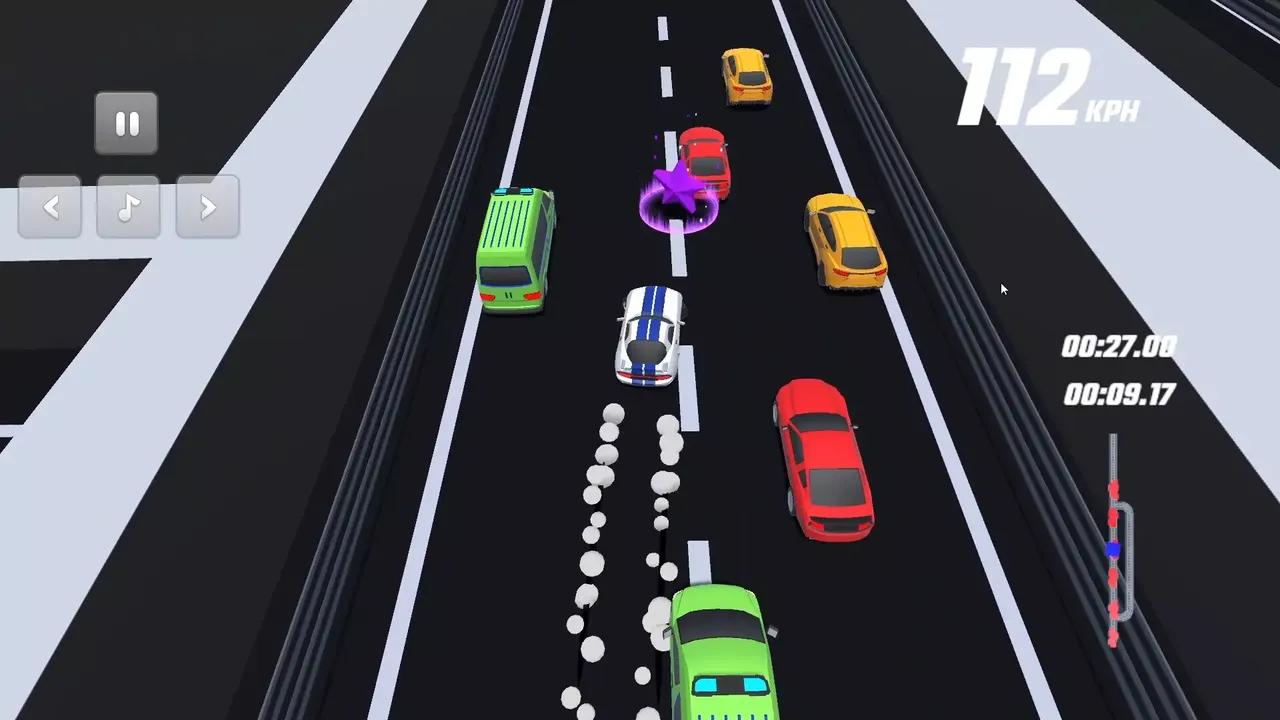Screen dimensions: 1280x720
Task: Toggle music playback with the note button
Action: (x=127, y=207)
